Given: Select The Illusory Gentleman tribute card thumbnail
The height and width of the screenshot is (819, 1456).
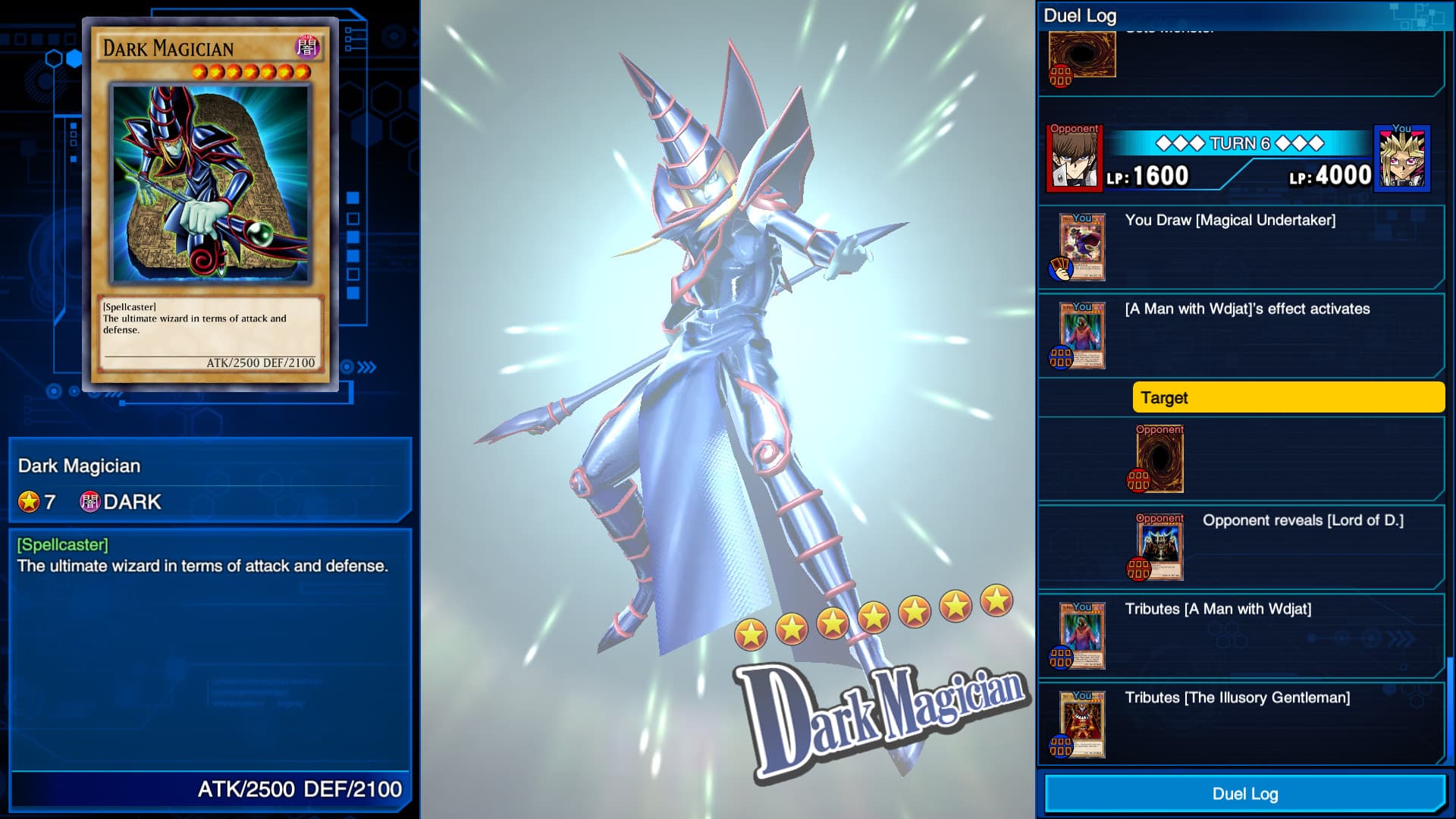Looking at the screenshot, I should pos(1082,723).
